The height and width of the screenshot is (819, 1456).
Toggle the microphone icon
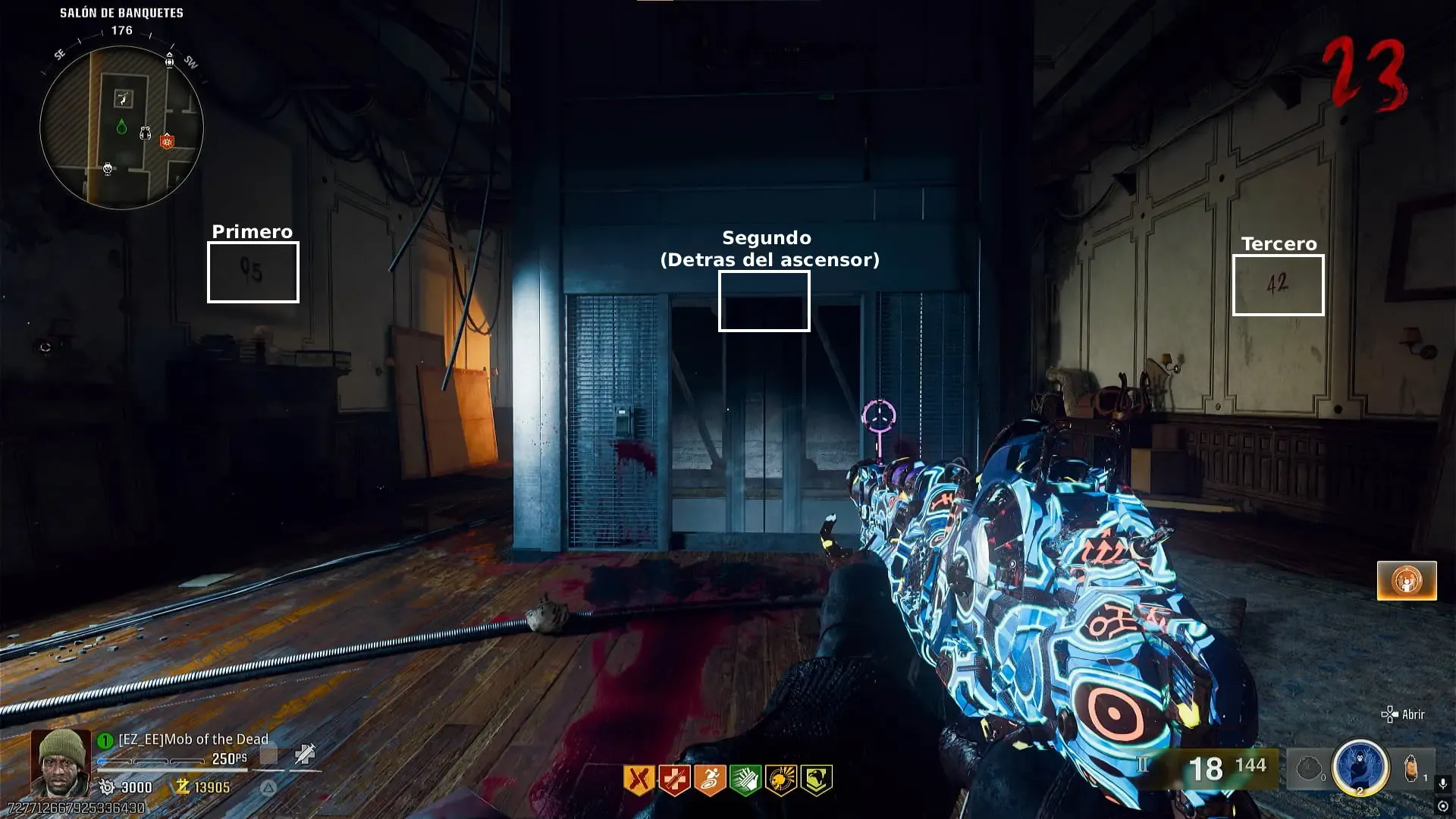[1443, 783]
